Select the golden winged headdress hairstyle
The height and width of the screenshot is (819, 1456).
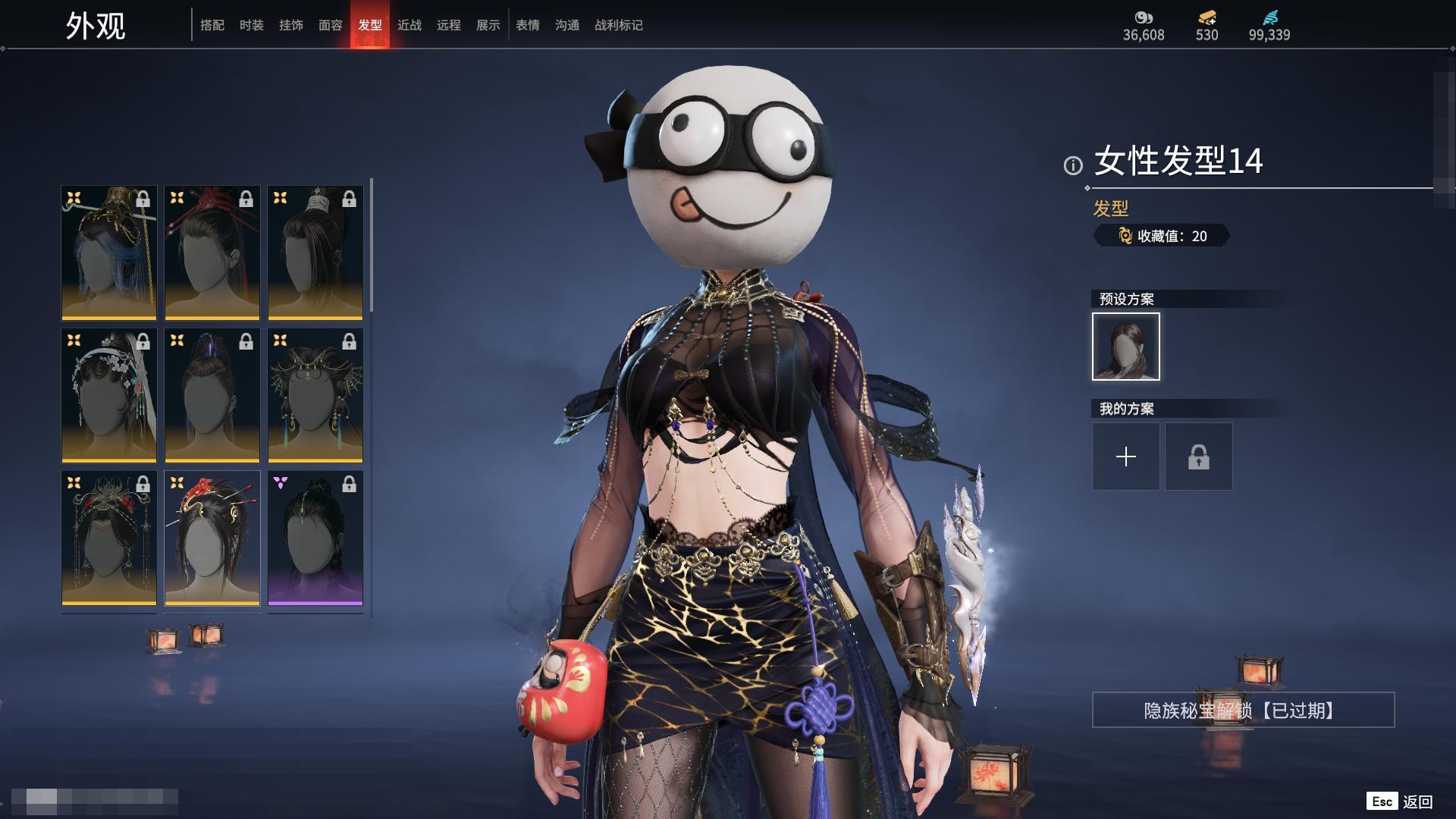tap(315, 395)
